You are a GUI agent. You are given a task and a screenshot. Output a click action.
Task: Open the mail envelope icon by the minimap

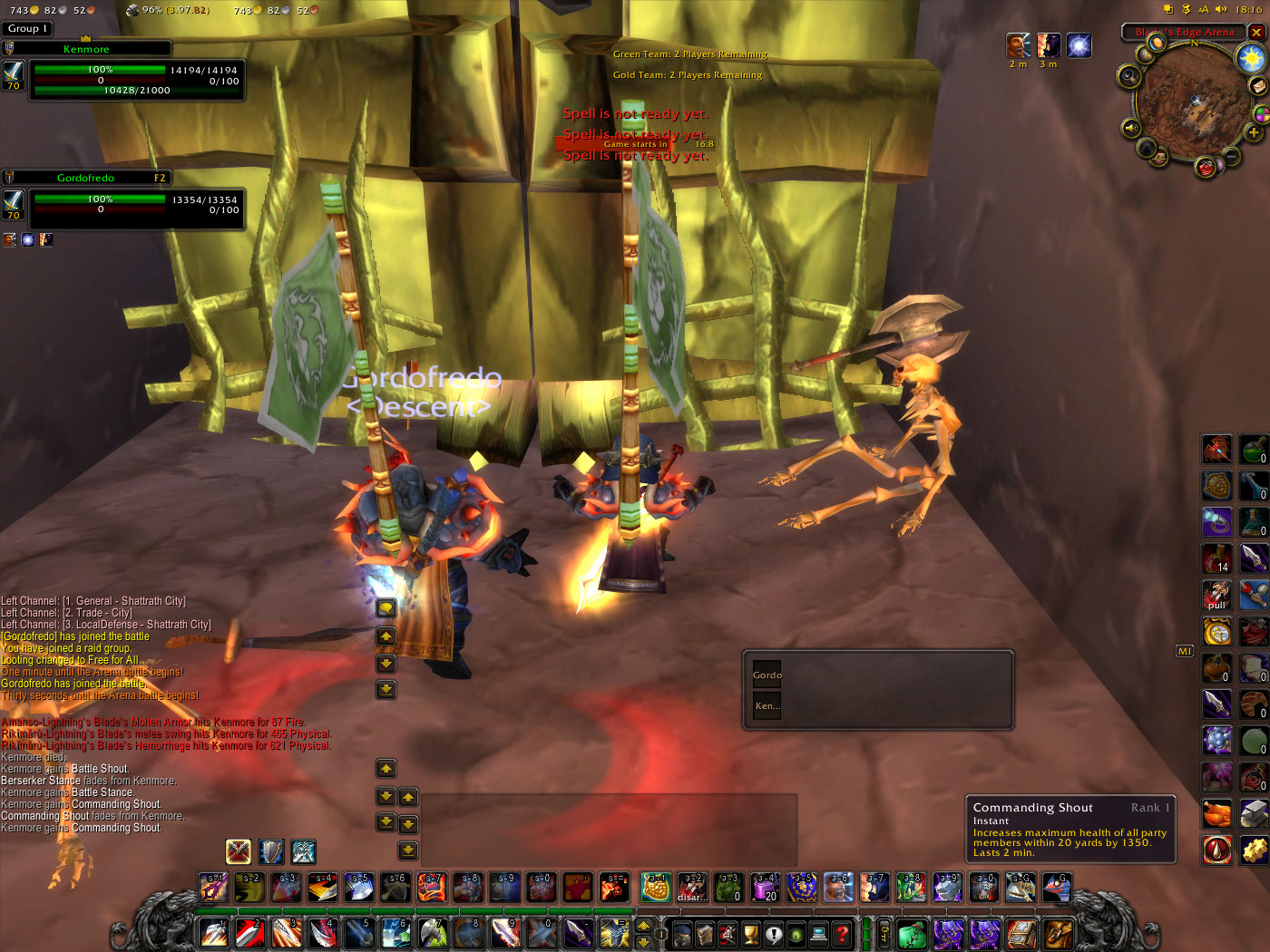(x=1258, y=86)
